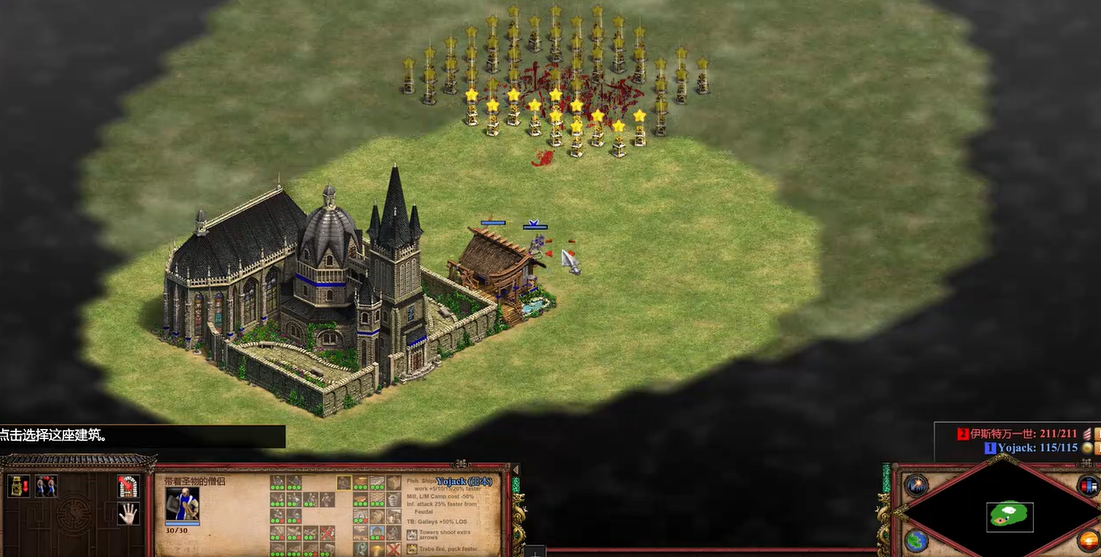The height and width of the screenshot is (557, 1101).
Task: Select the convert unit command icon
Action: 46,486
